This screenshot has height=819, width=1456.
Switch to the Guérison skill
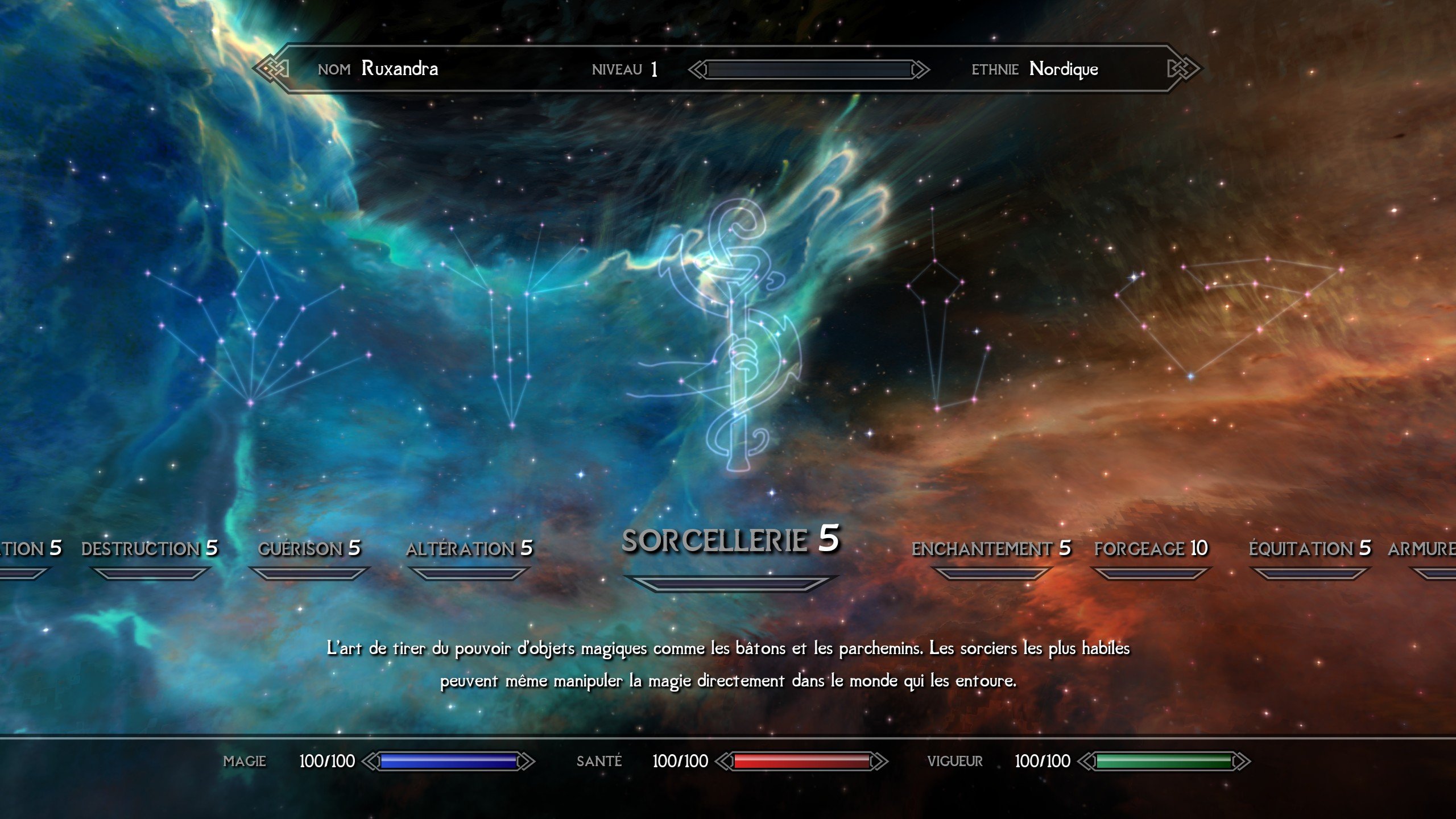309,548
